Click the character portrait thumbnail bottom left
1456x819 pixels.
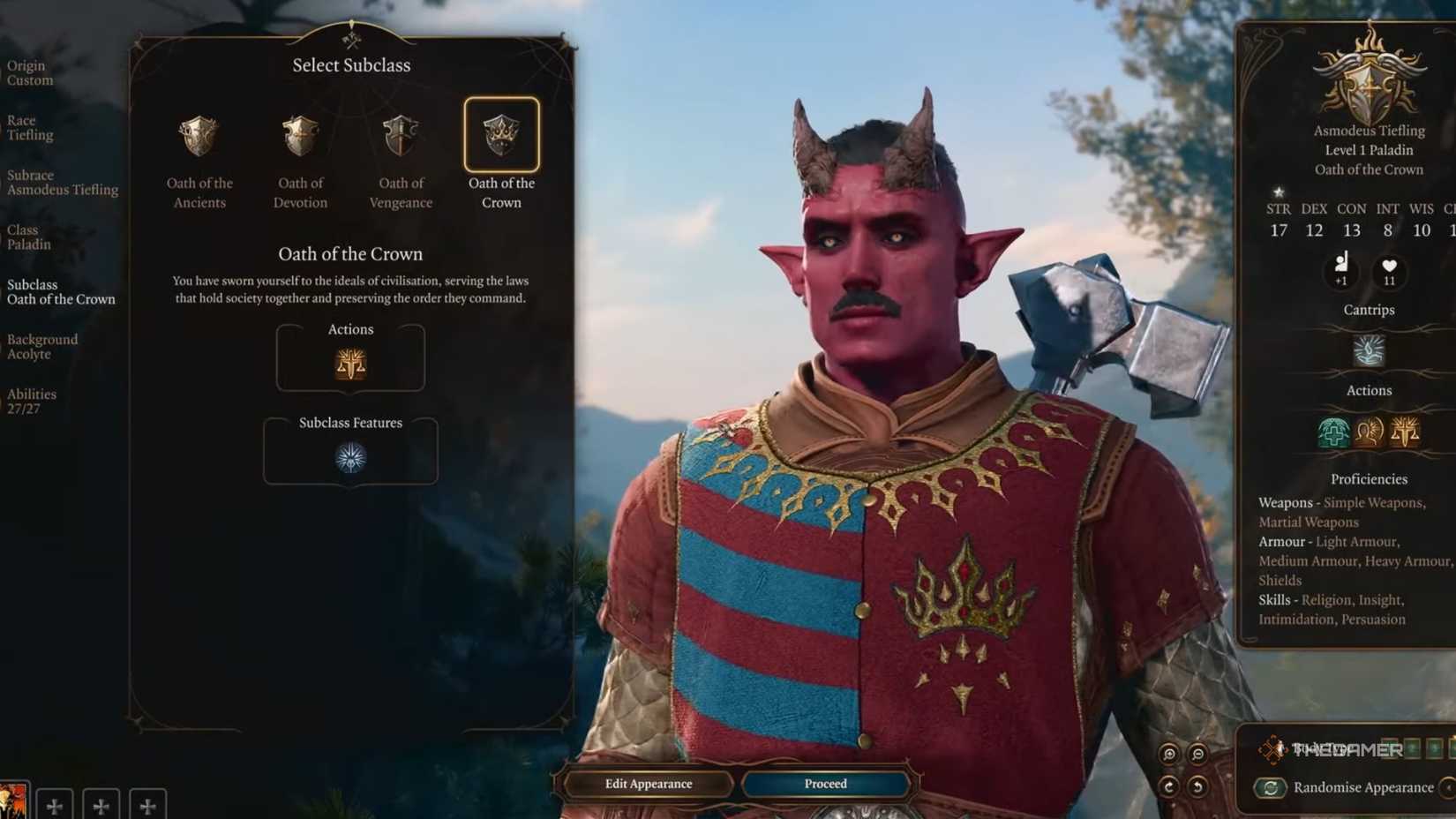tap(13, 803)
